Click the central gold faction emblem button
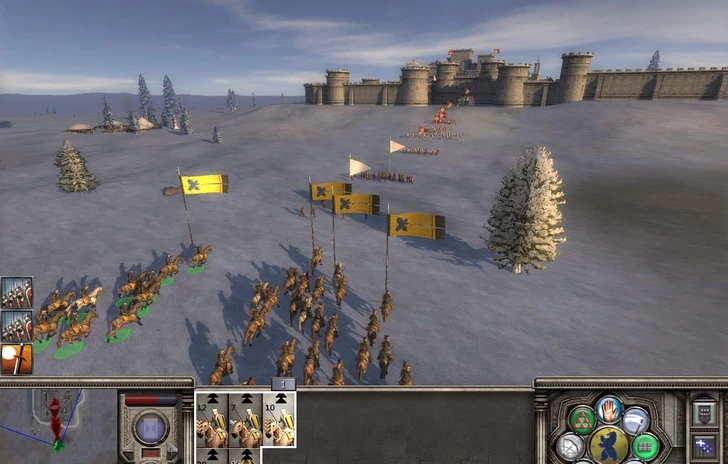Screen dimensions: 728x464 pyautogui.click(x=609, y=445)
